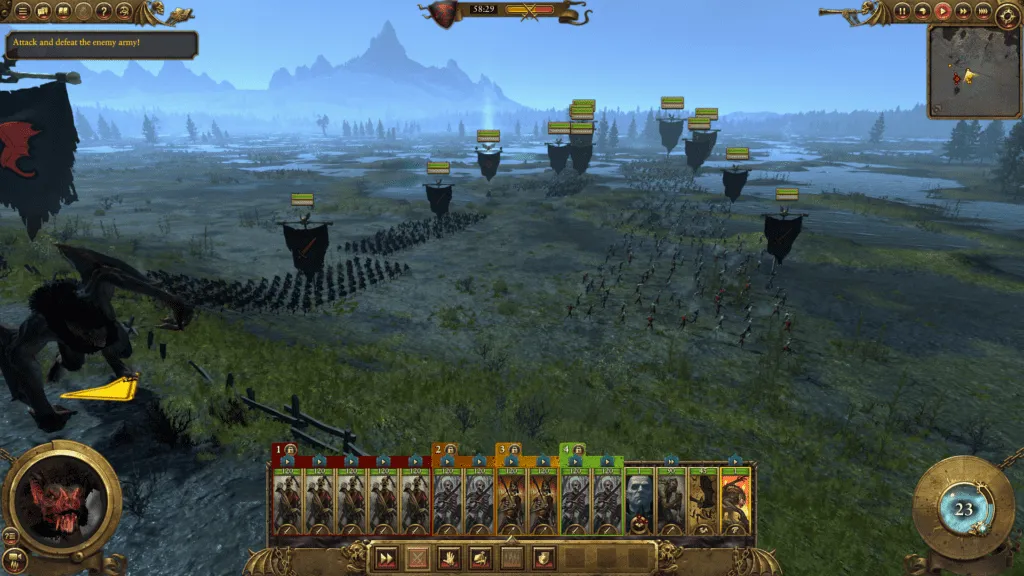This screenshot has height=576, width=1024.
Task: Toggle the lock on control group 1
Action: tap(290, 450)
